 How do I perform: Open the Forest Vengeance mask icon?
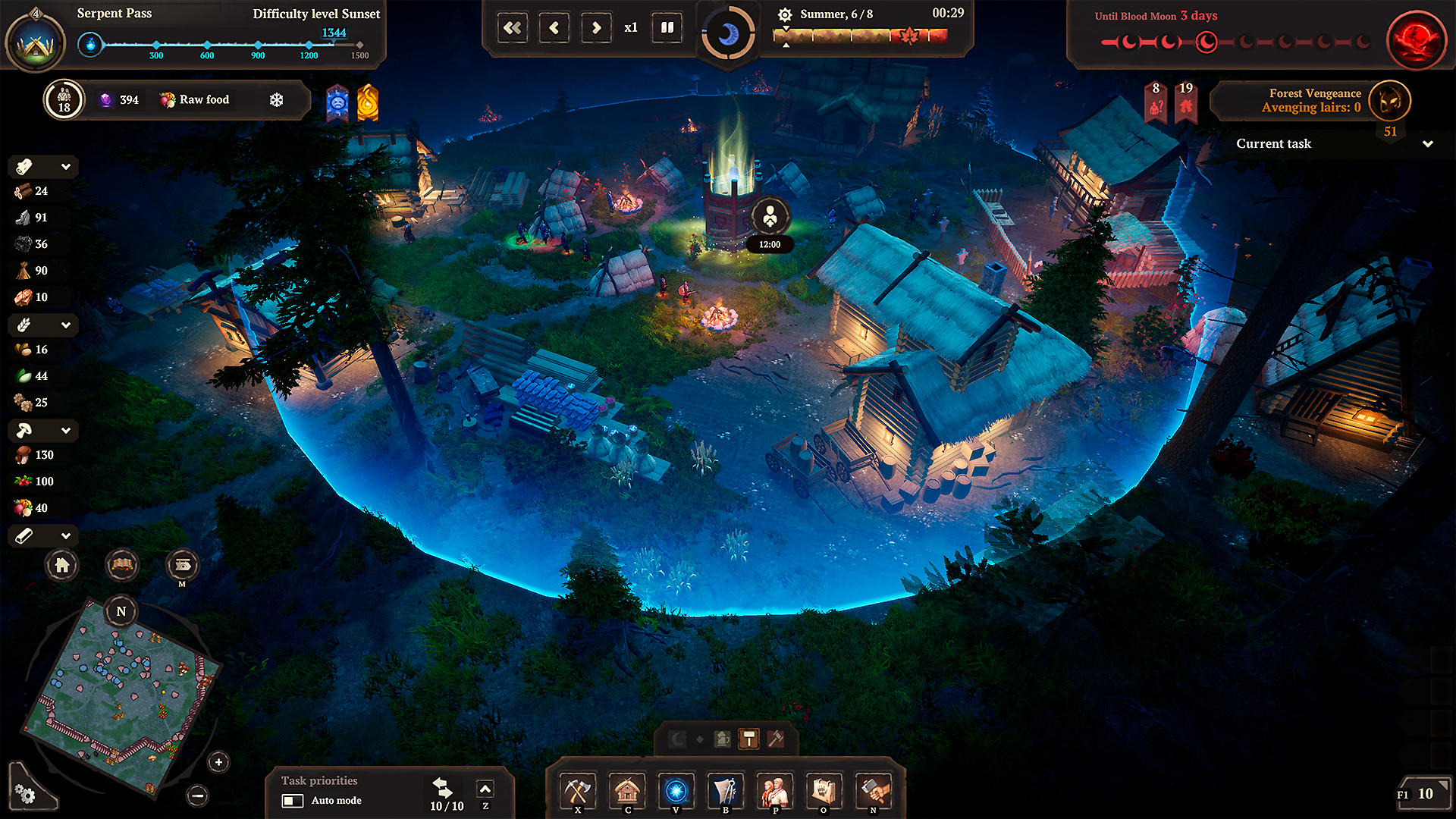[1390, 101]
